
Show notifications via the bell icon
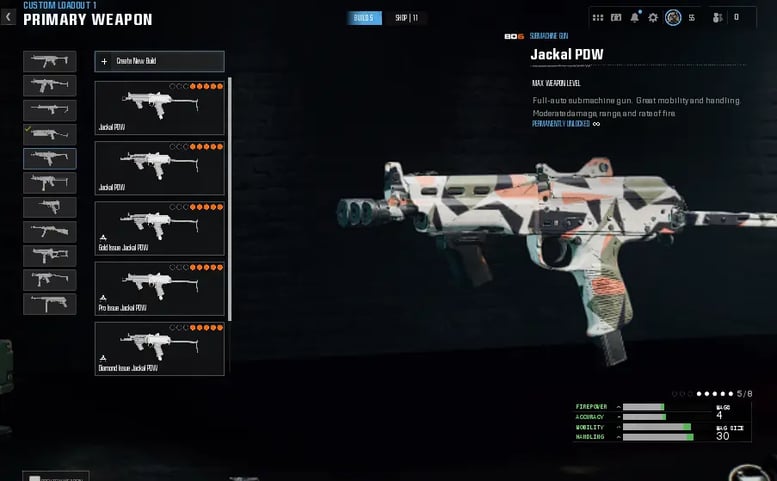pos(634,17)
